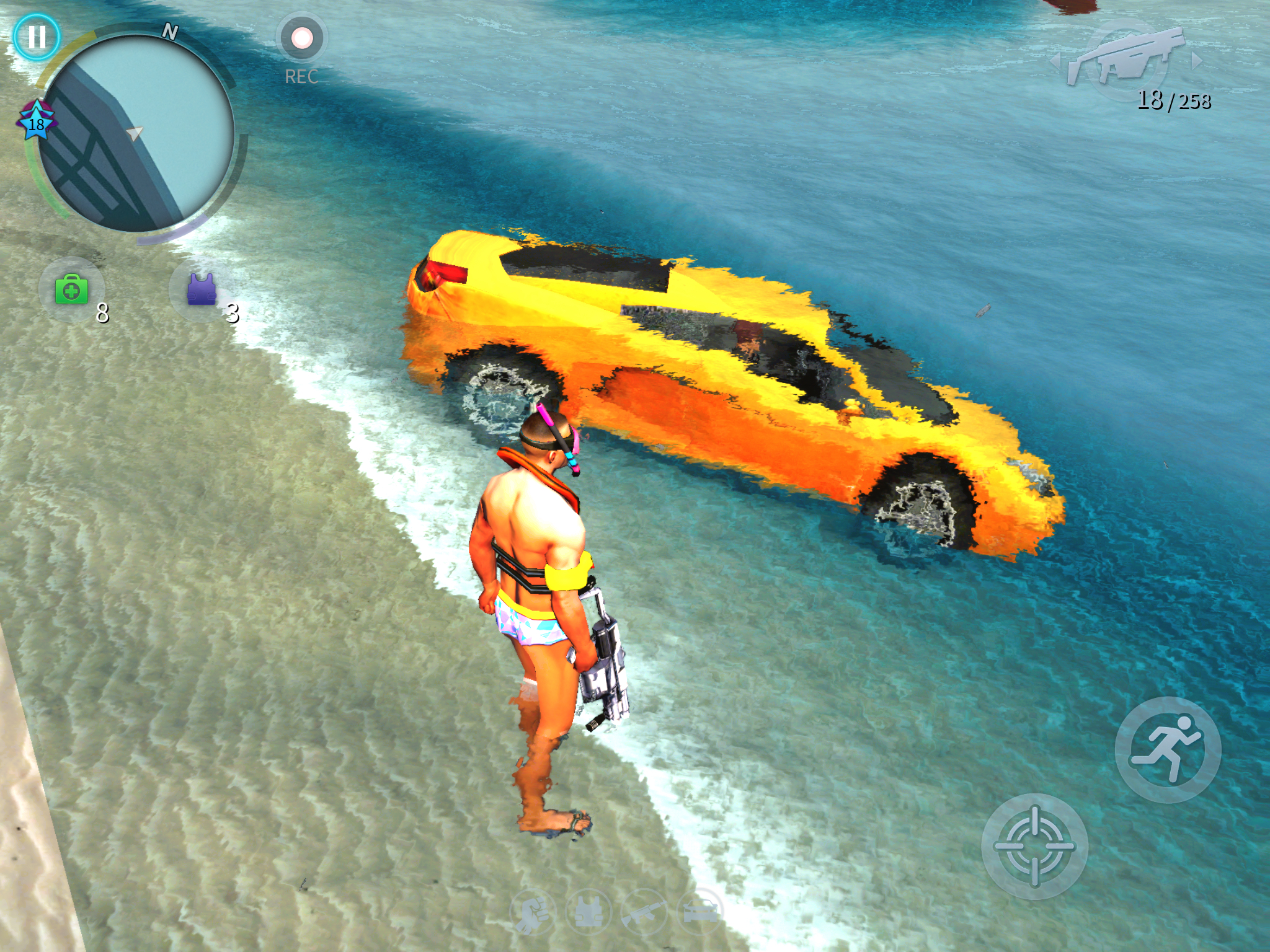Tap the level 18 star badge

pyautogui.click(x=37, y=122)
